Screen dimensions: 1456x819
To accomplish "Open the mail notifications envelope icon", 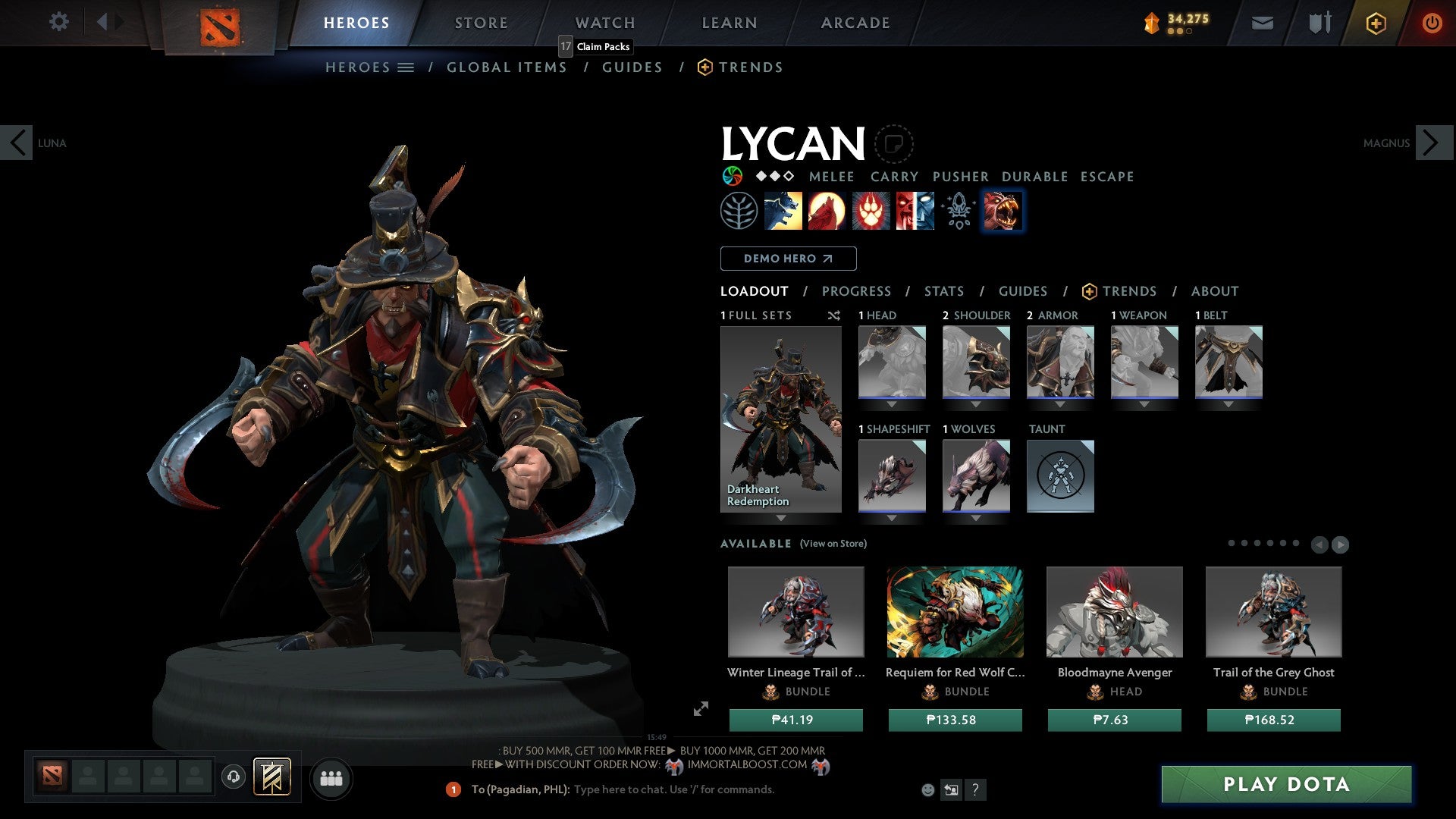I will (1263, 23).
